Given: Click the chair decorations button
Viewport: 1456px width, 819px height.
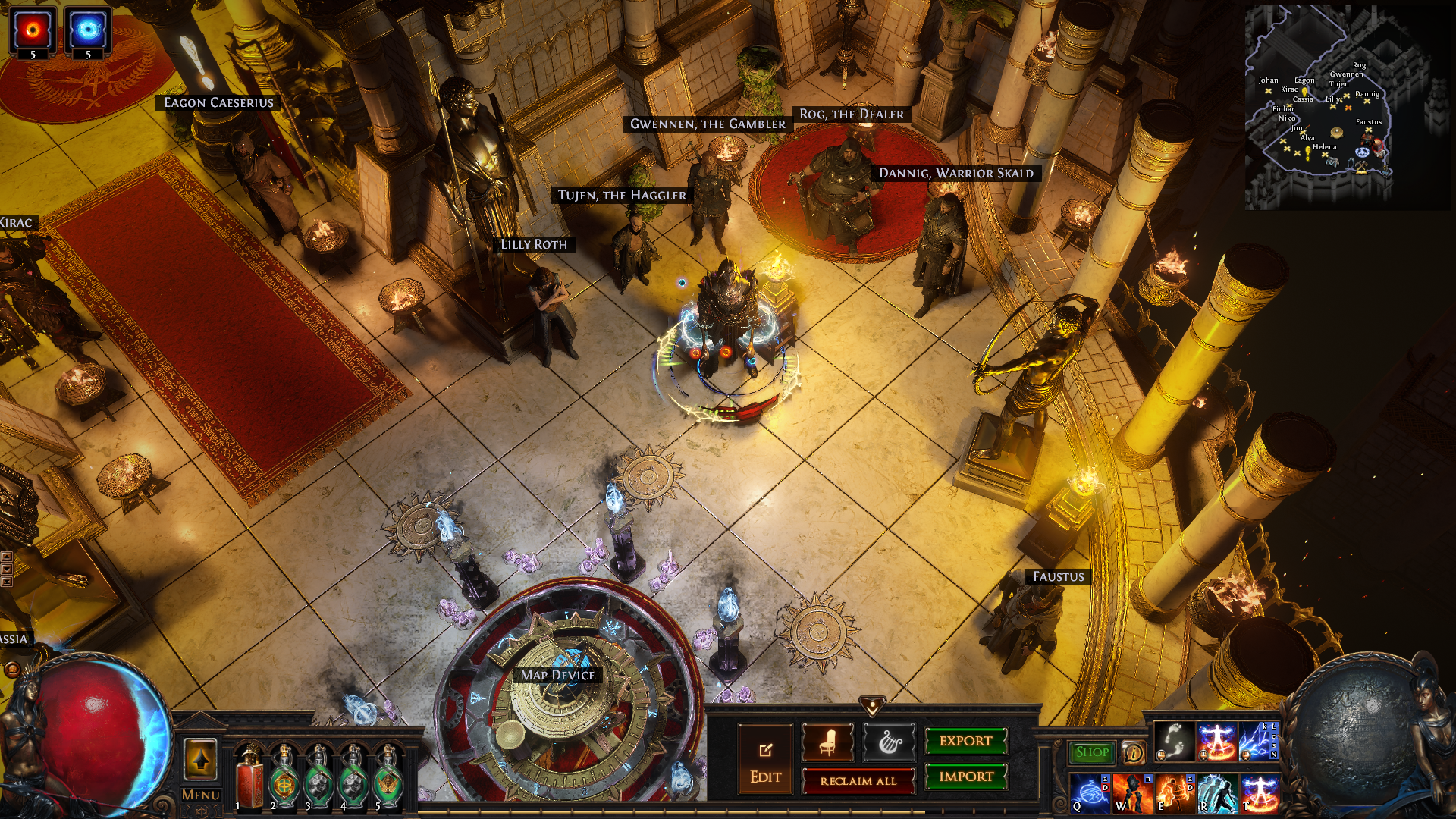Looking at the screenshot, I should 827,742.
